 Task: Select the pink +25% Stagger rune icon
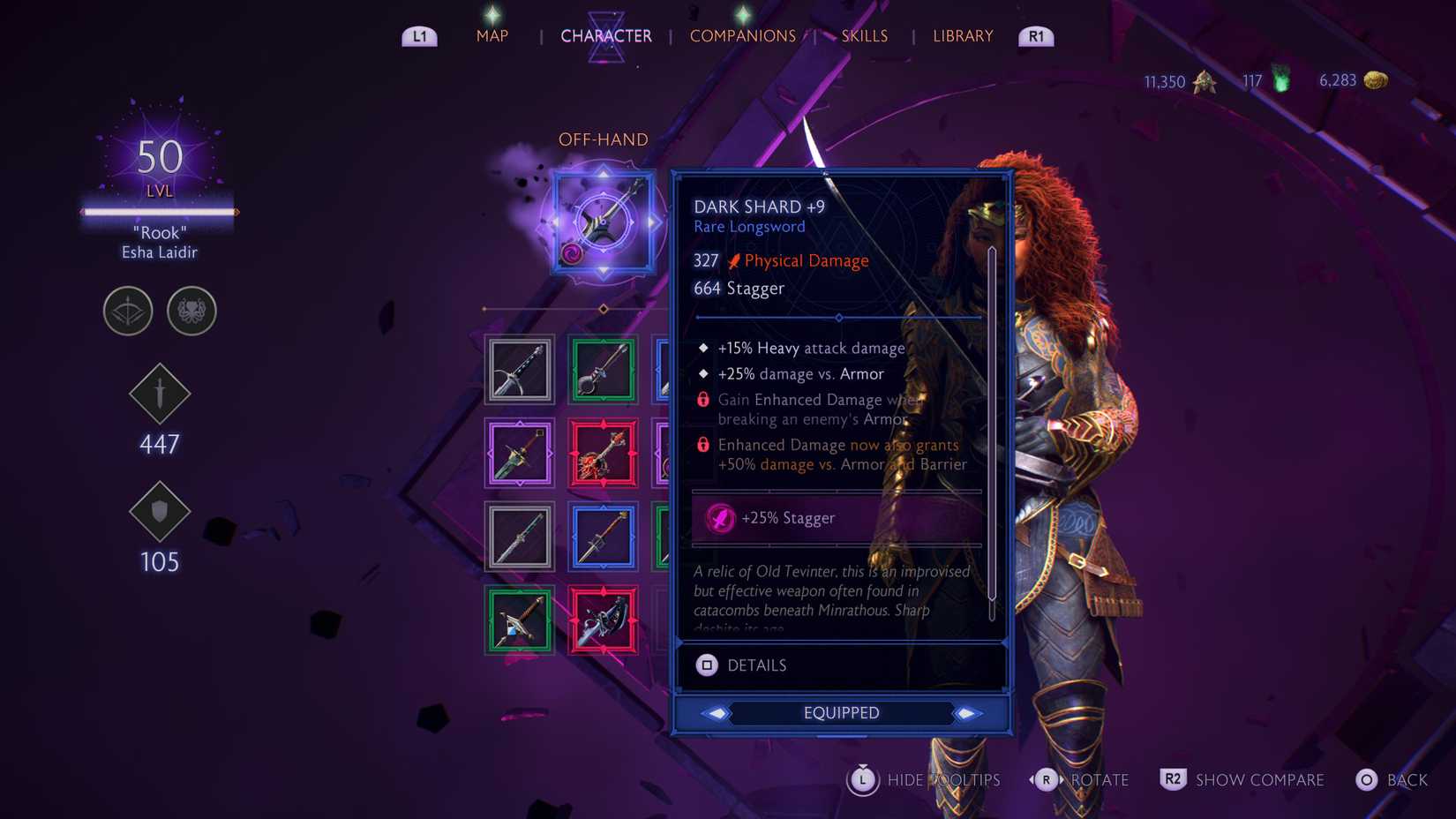[x=719, y=518]
